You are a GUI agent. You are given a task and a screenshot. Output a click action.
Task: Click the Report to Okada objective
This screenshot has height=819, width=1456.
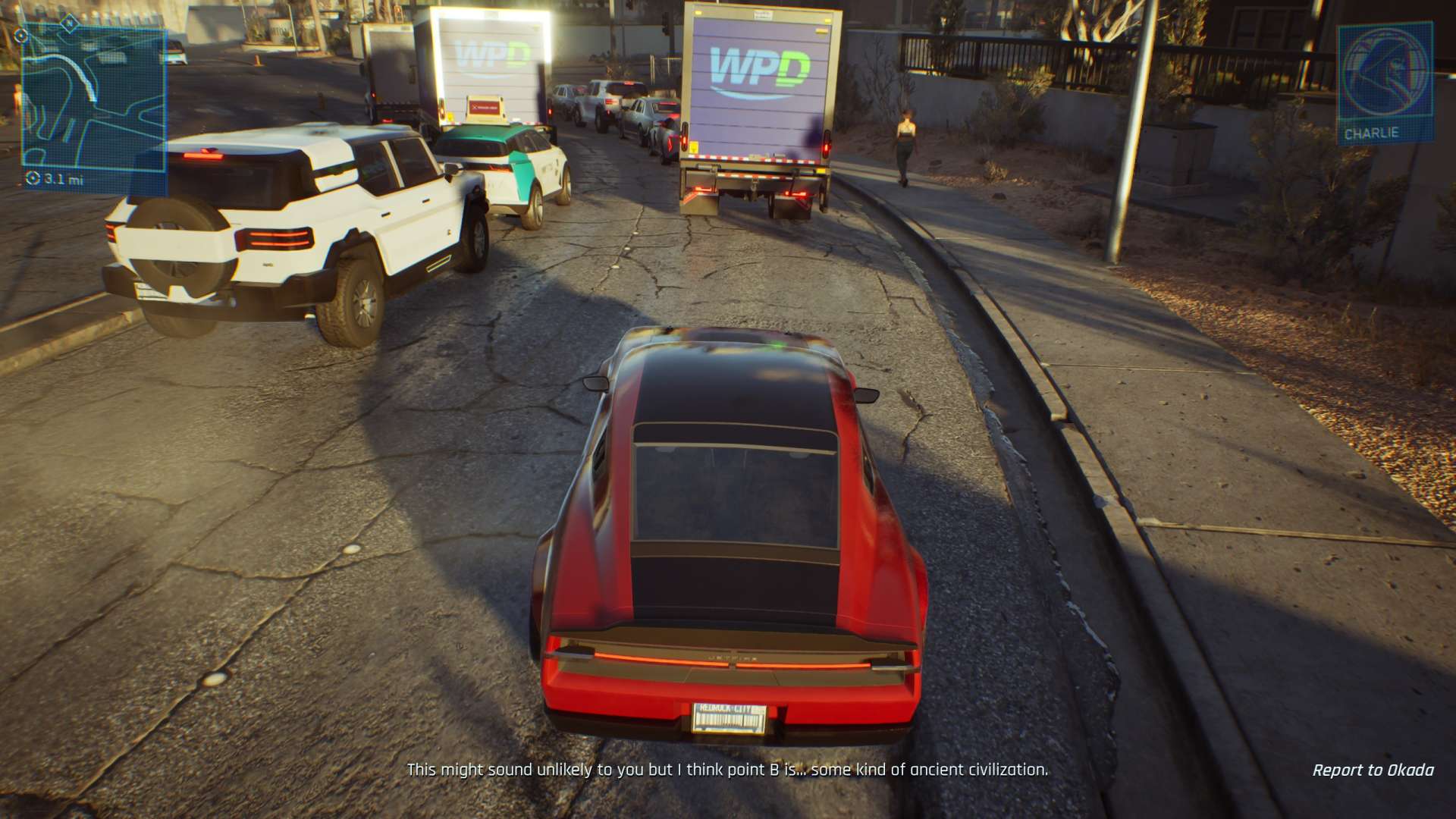pyautogui.click(x=1373, y=770)
